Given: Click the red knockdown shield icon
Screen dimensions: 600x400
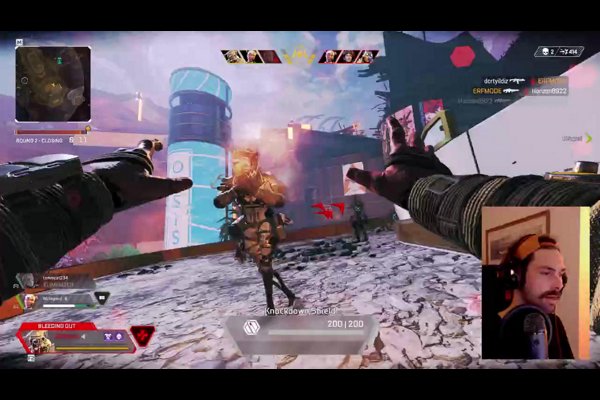Looking at the screenshot, I should pos(142,335).
